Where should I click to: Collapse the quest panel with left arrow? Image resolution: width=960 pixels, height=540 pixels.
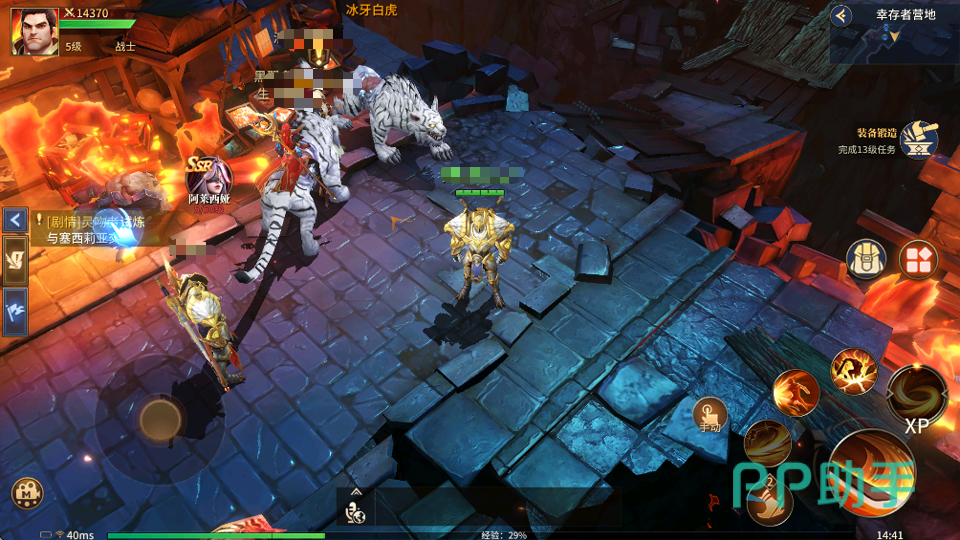tap(15, 219)
